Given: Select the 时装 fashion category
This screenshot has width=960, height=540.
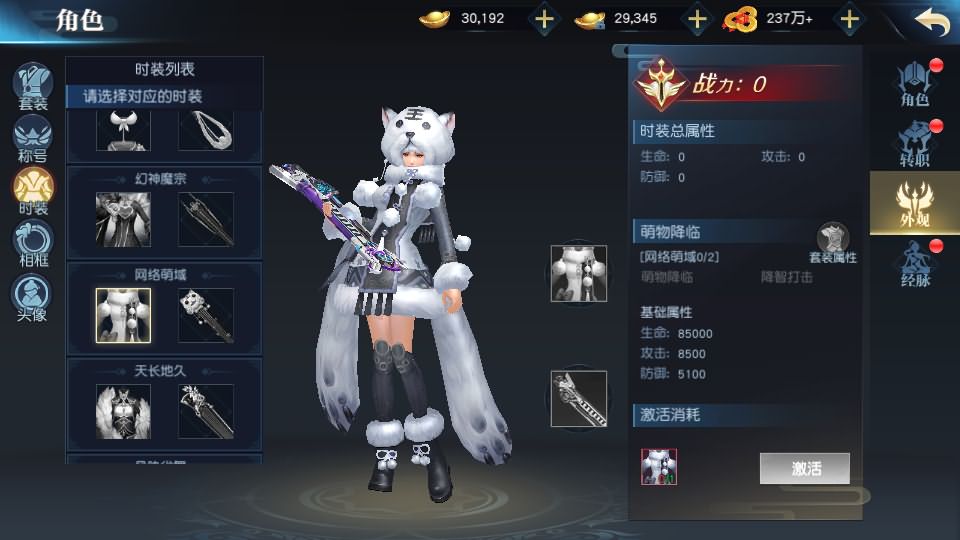Looking at the screenshot, I should coord(33,191).
